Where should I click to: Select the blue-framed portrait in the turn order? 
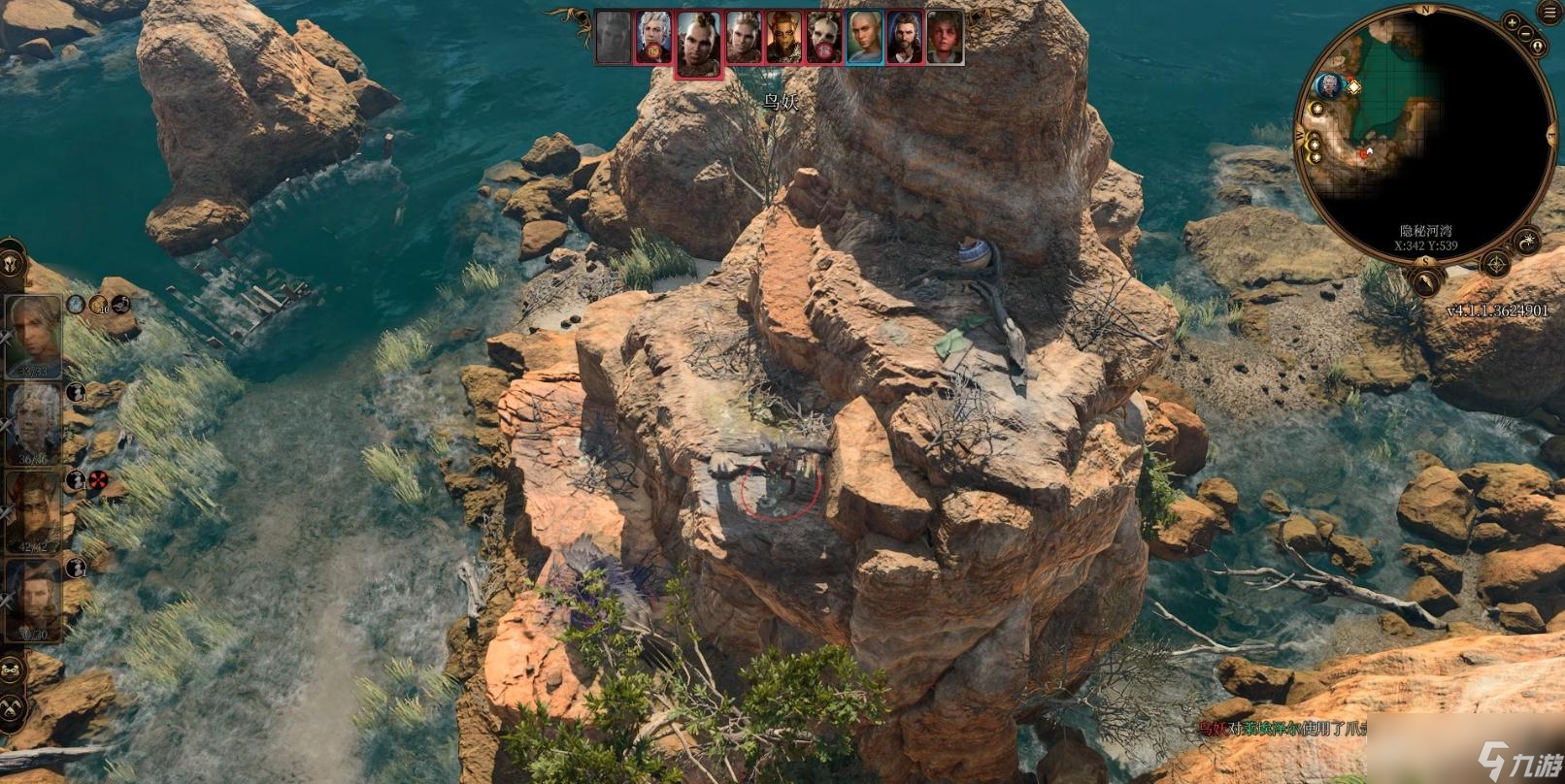[864, 39]
